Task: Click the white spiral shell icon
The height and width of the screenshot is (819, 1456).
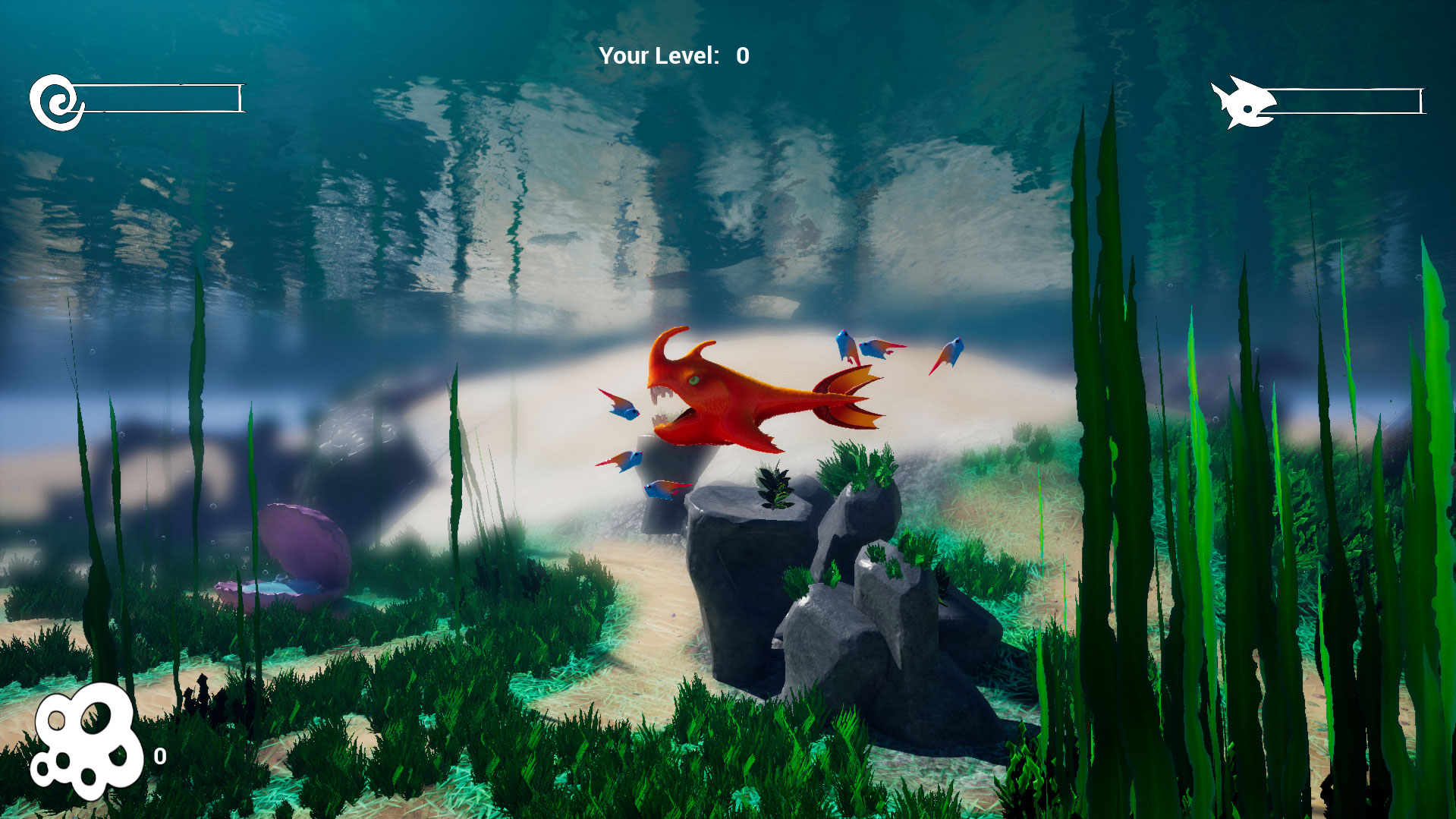Action: (58, 102)
